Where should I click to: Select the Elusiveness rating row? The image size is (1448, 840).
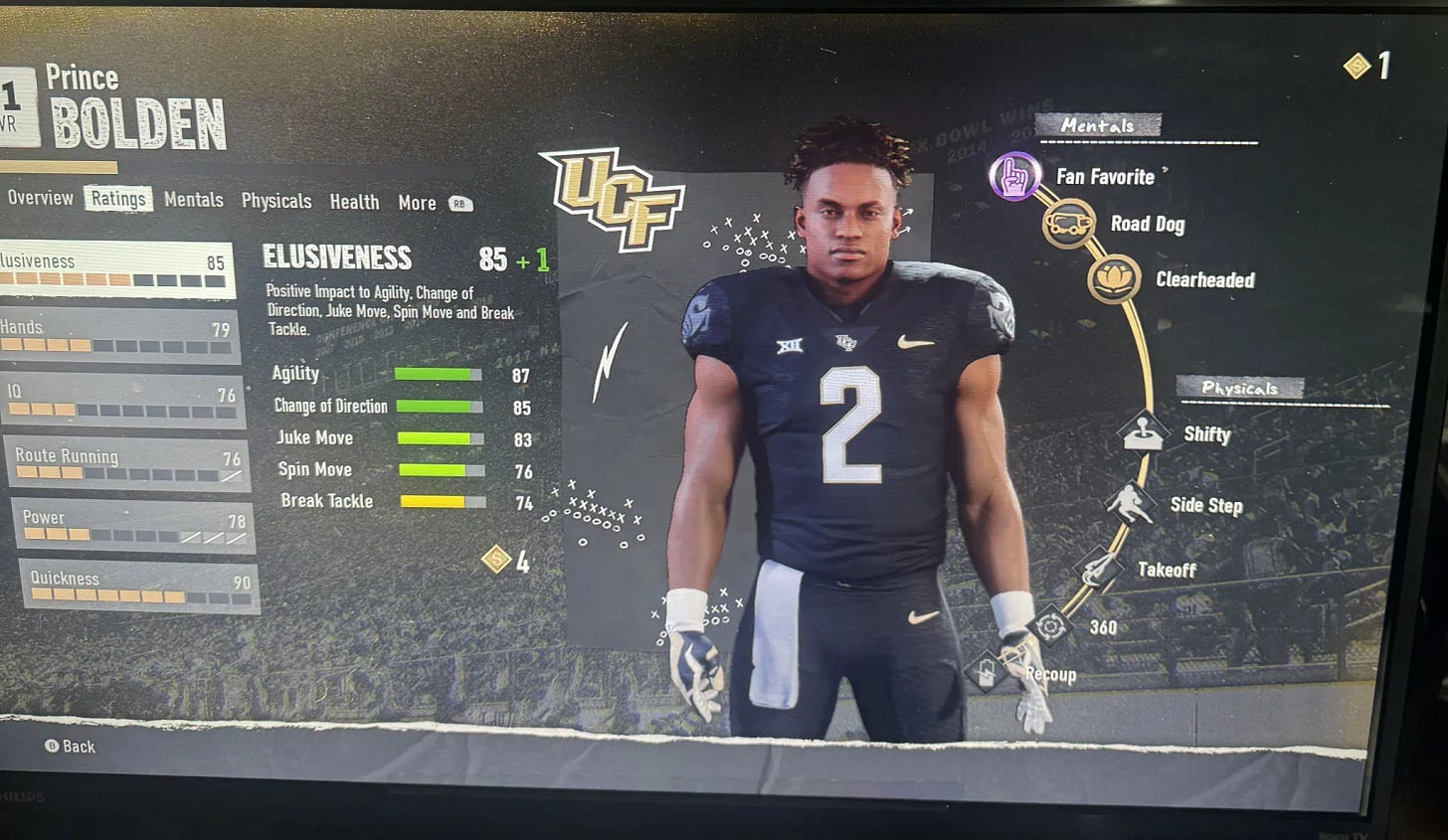pyautogui.click(x=114, y=269)
